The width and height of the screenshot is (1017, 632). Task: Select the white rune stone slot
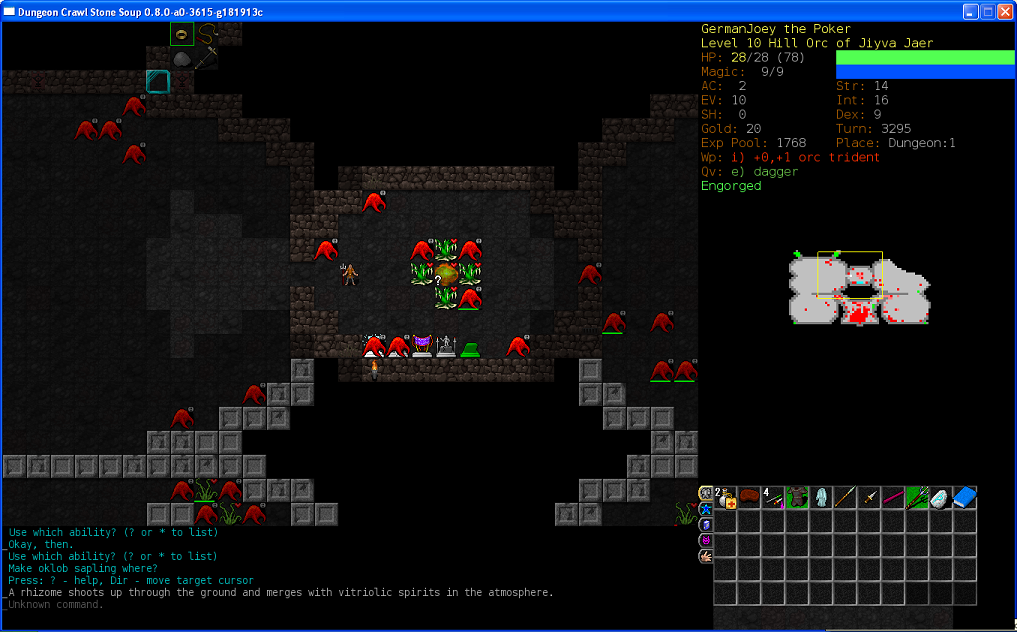pos(941,497)
